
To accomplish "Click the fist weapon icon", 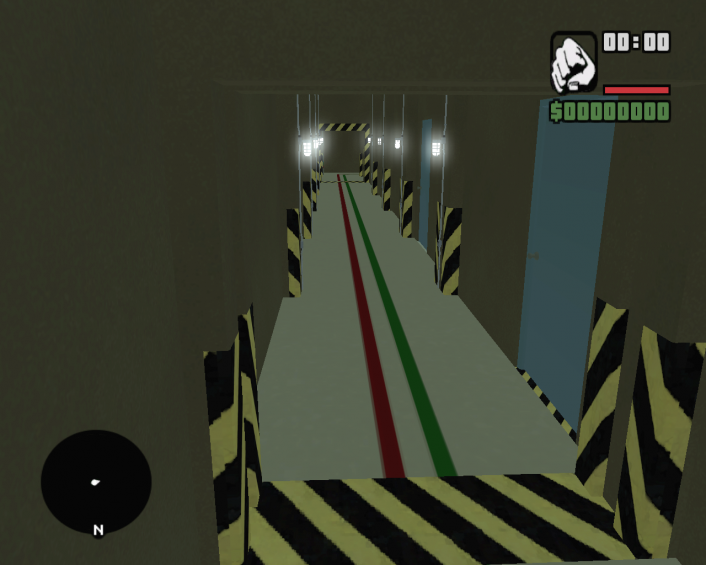I will (573, 63).
